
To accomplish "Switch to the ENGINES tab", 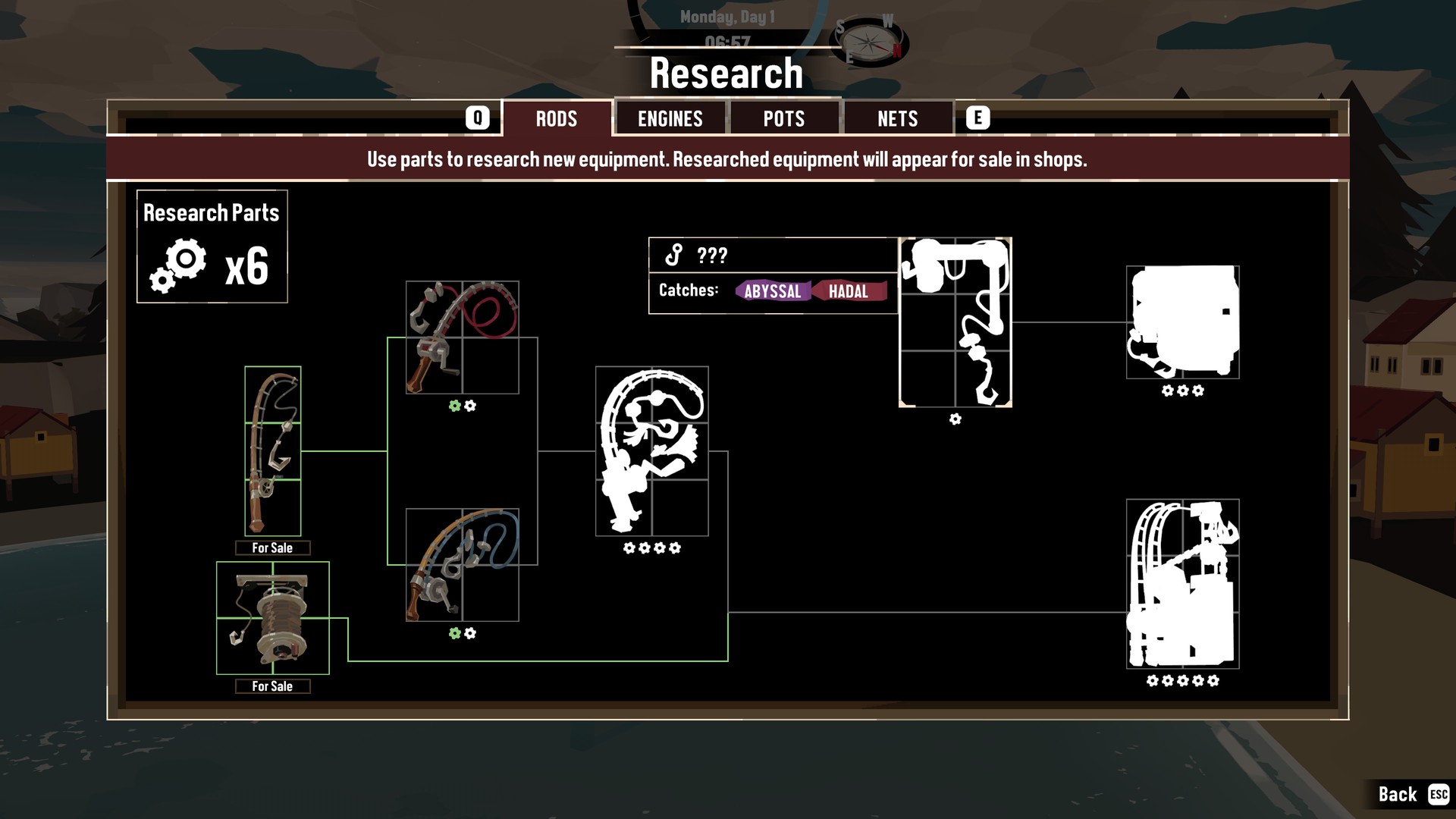I will [x=670, y=118].
